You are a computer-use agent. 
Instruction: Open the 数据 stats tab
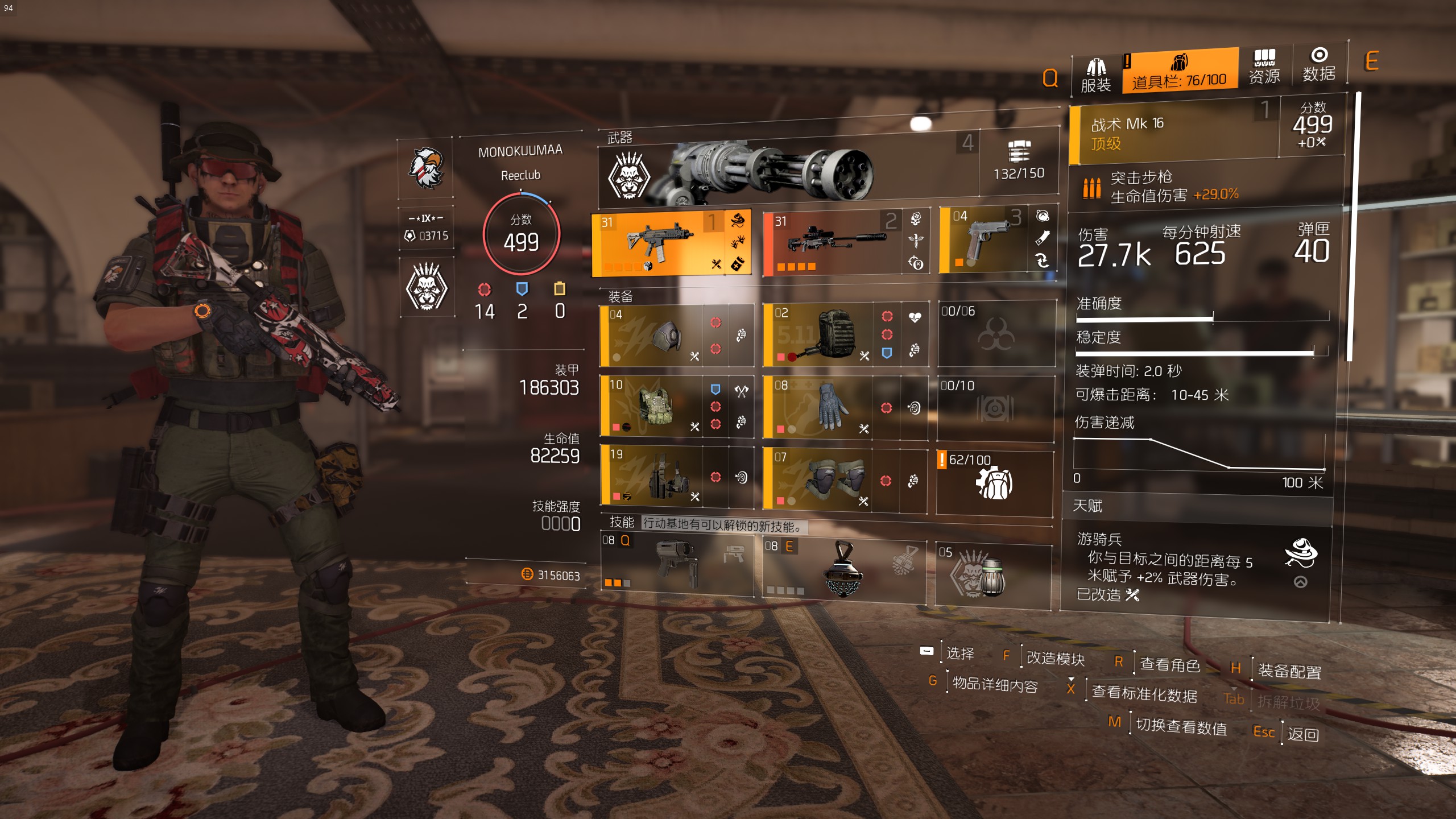(x=1319, y=65)
